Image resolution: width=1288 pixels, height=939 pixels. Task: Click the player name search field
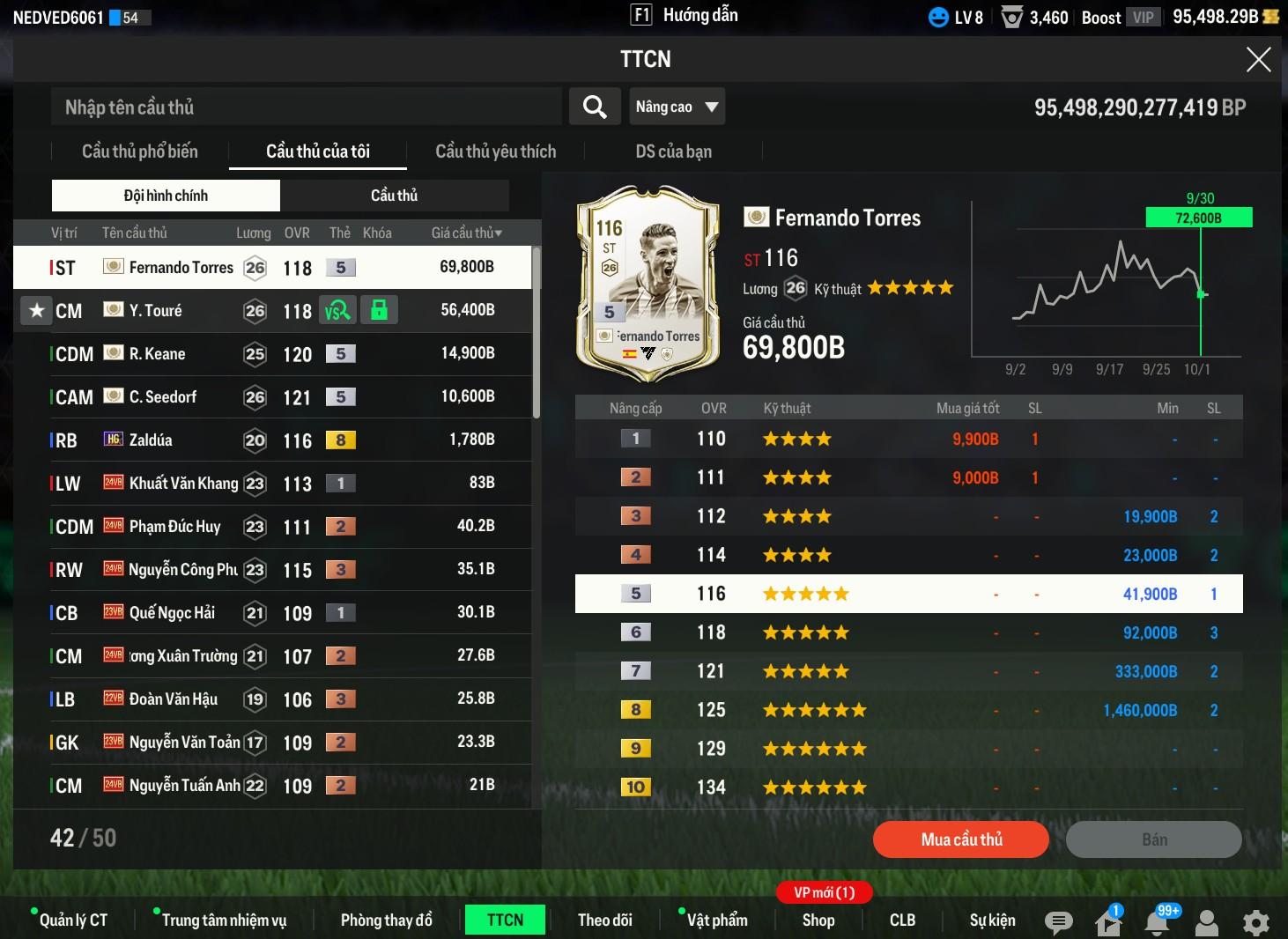pos(306,107)
